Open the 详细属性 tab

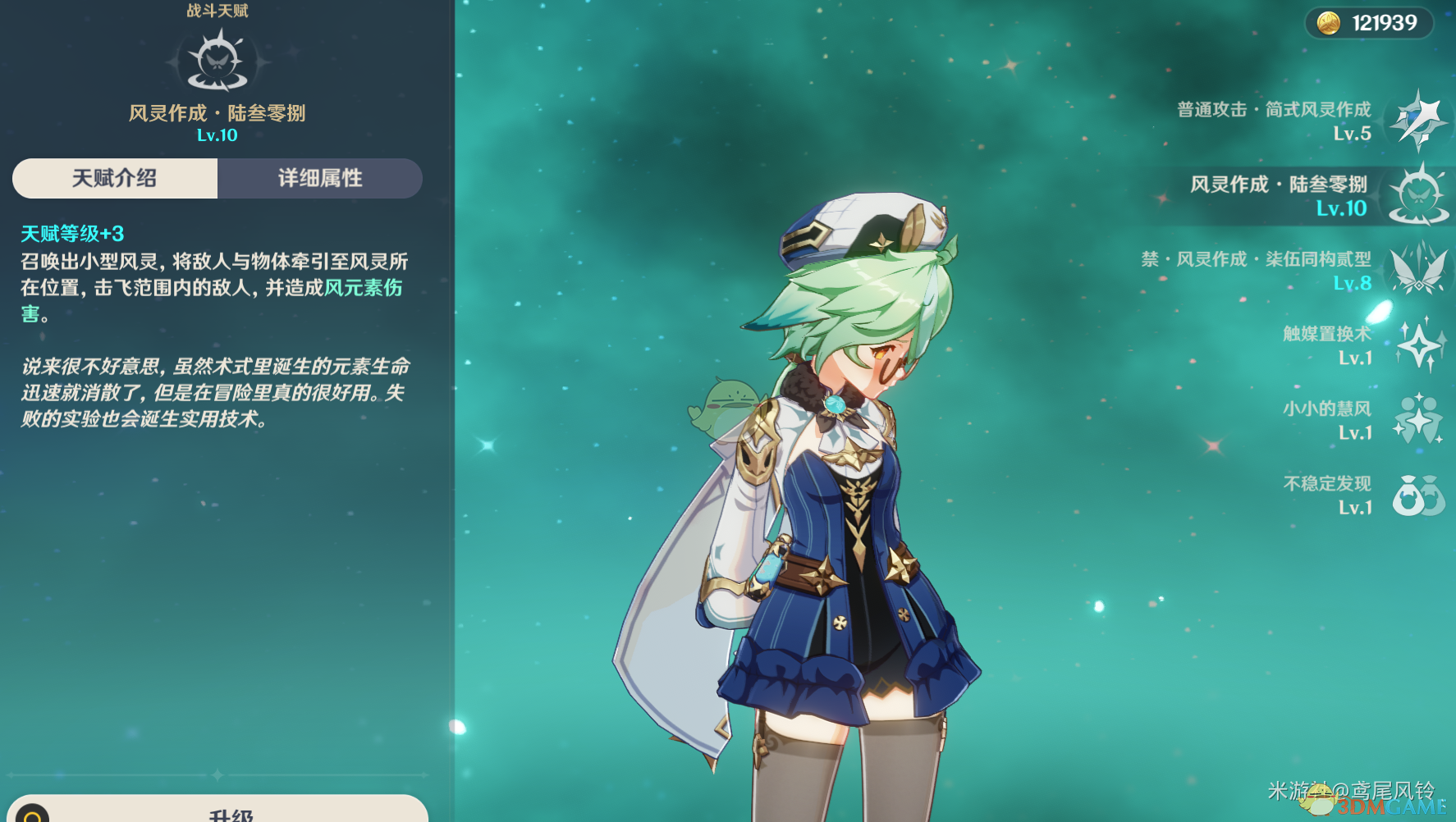320,178
